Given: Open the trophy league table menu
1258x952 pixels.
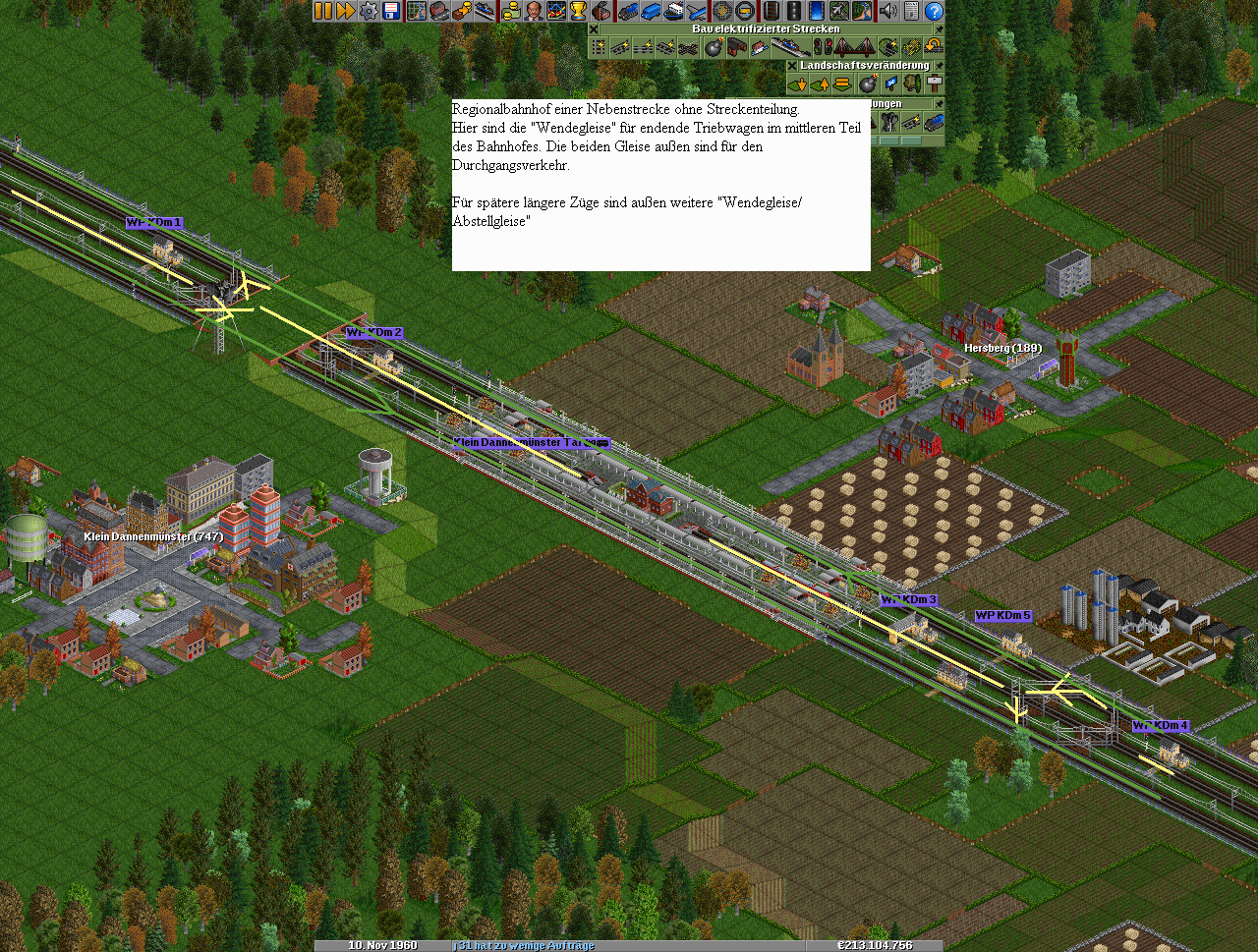Looking at the screenshot, I should [578, 11].
